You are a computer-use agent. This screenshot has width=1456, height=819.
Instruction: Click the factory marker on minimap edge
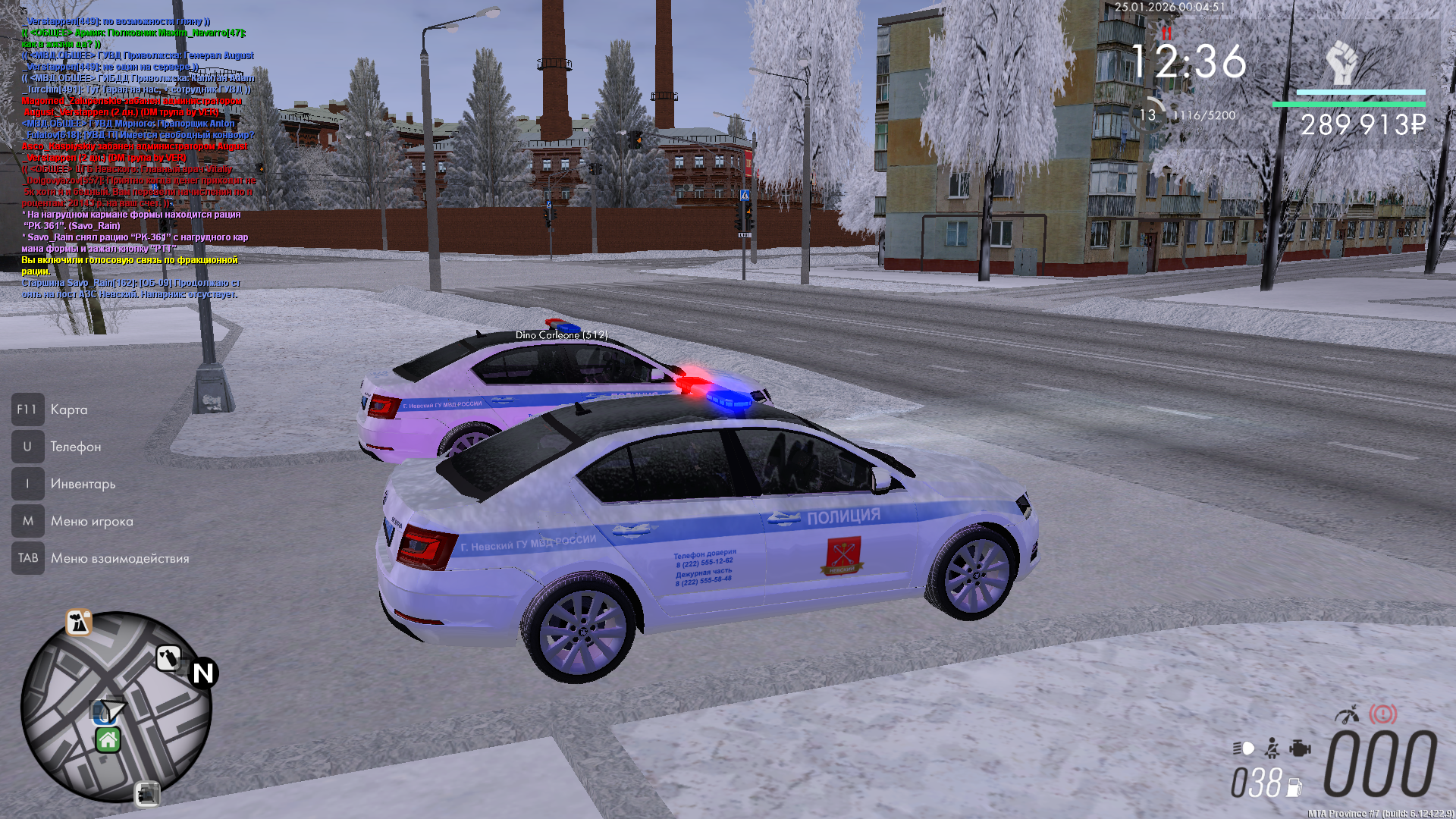point(78,623)
